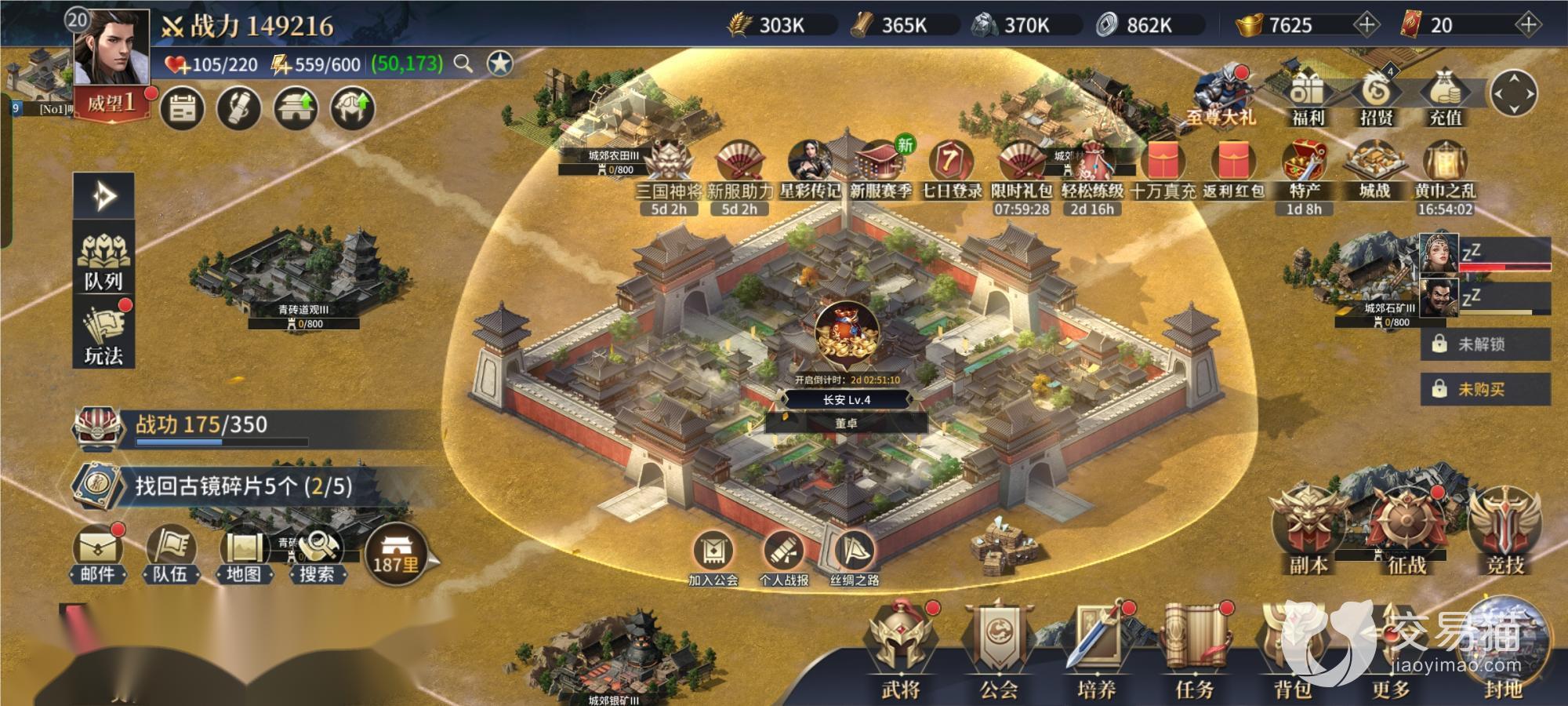The image size is (1568, 706).
Task: Open the 背包 bag inventory
Action: click(x=1293, y=651)
